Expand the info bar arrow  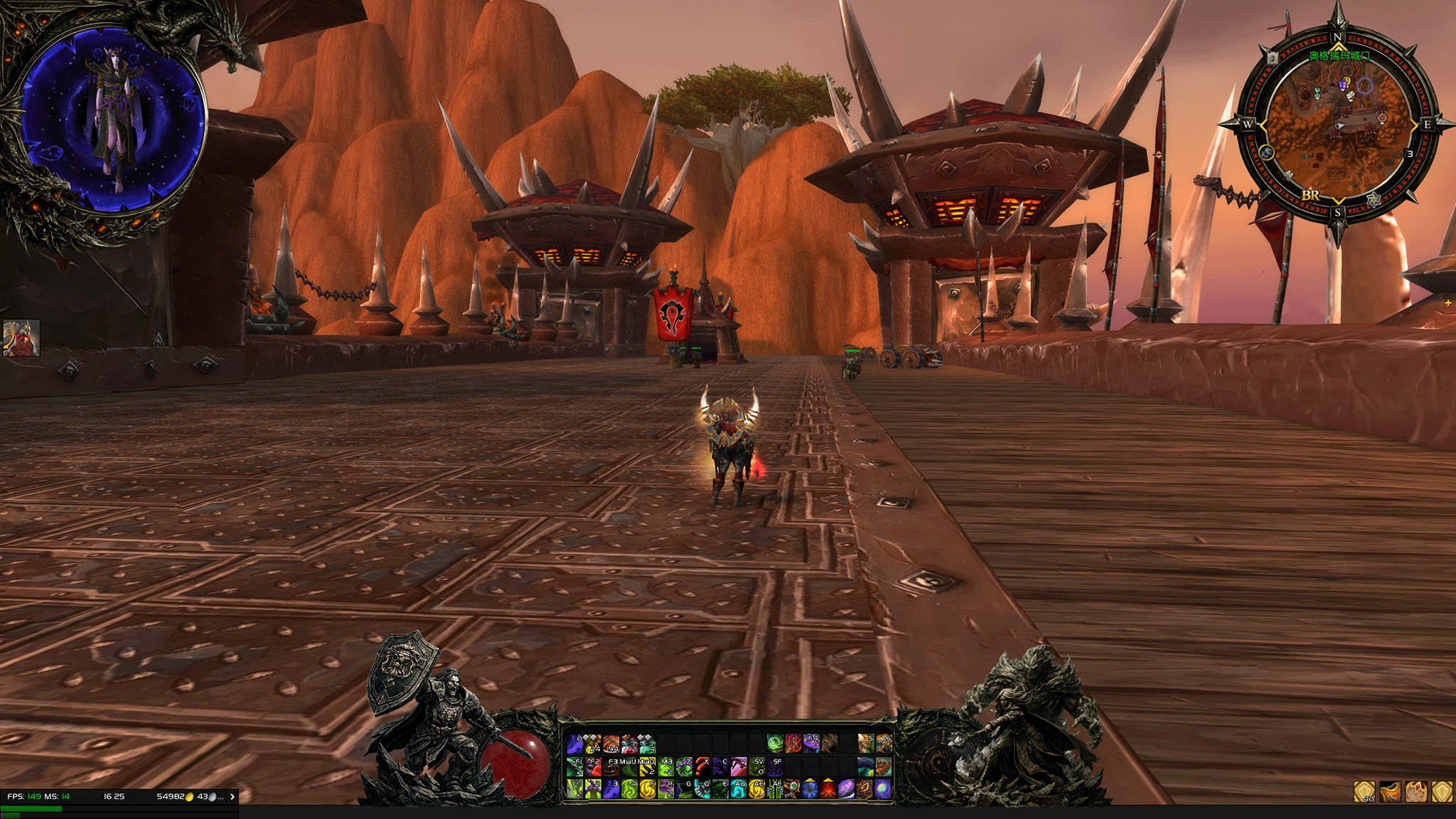point(232,796)
